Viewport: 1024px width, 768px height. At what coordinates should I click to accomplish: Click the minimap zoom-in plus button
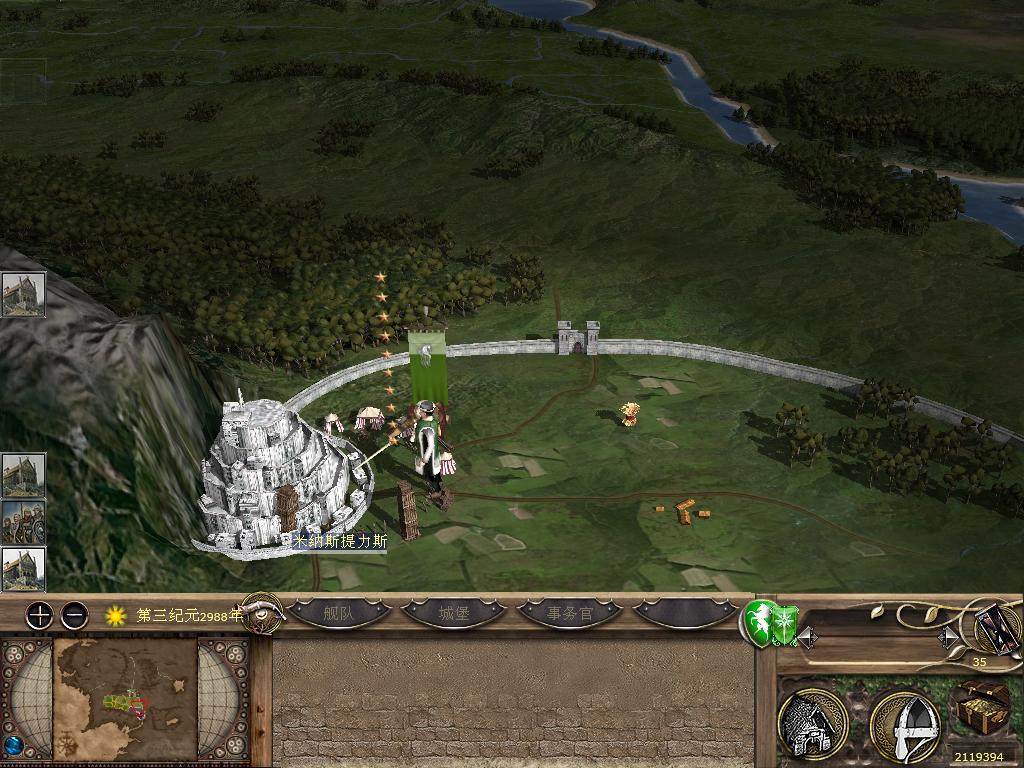coord(39,615)
